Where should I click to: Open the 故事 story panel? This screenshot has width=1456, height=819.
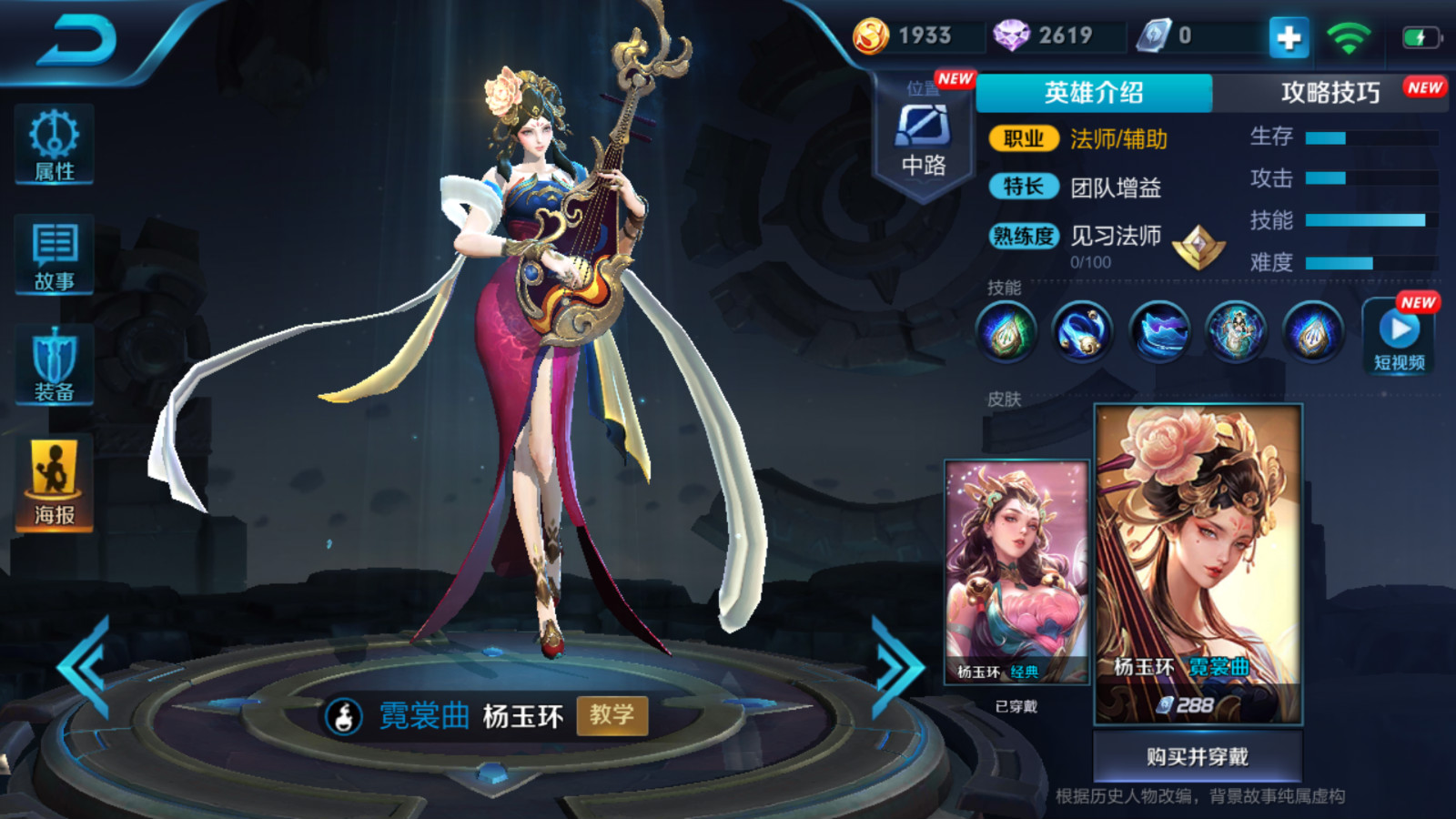pos(55,256)
